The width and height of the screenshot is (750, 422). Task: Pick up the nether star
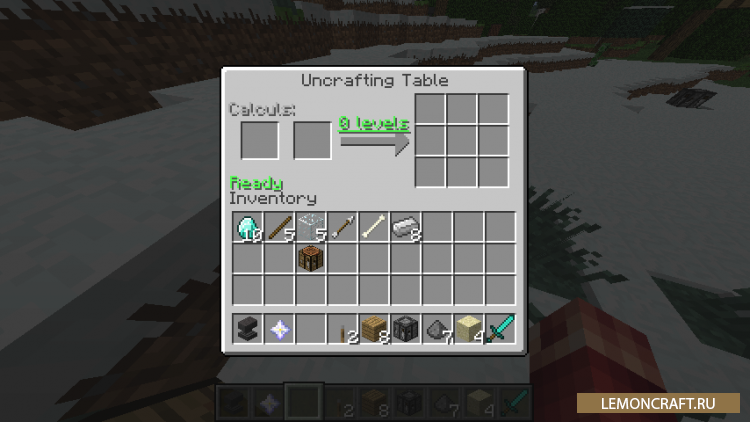[279, 328]
